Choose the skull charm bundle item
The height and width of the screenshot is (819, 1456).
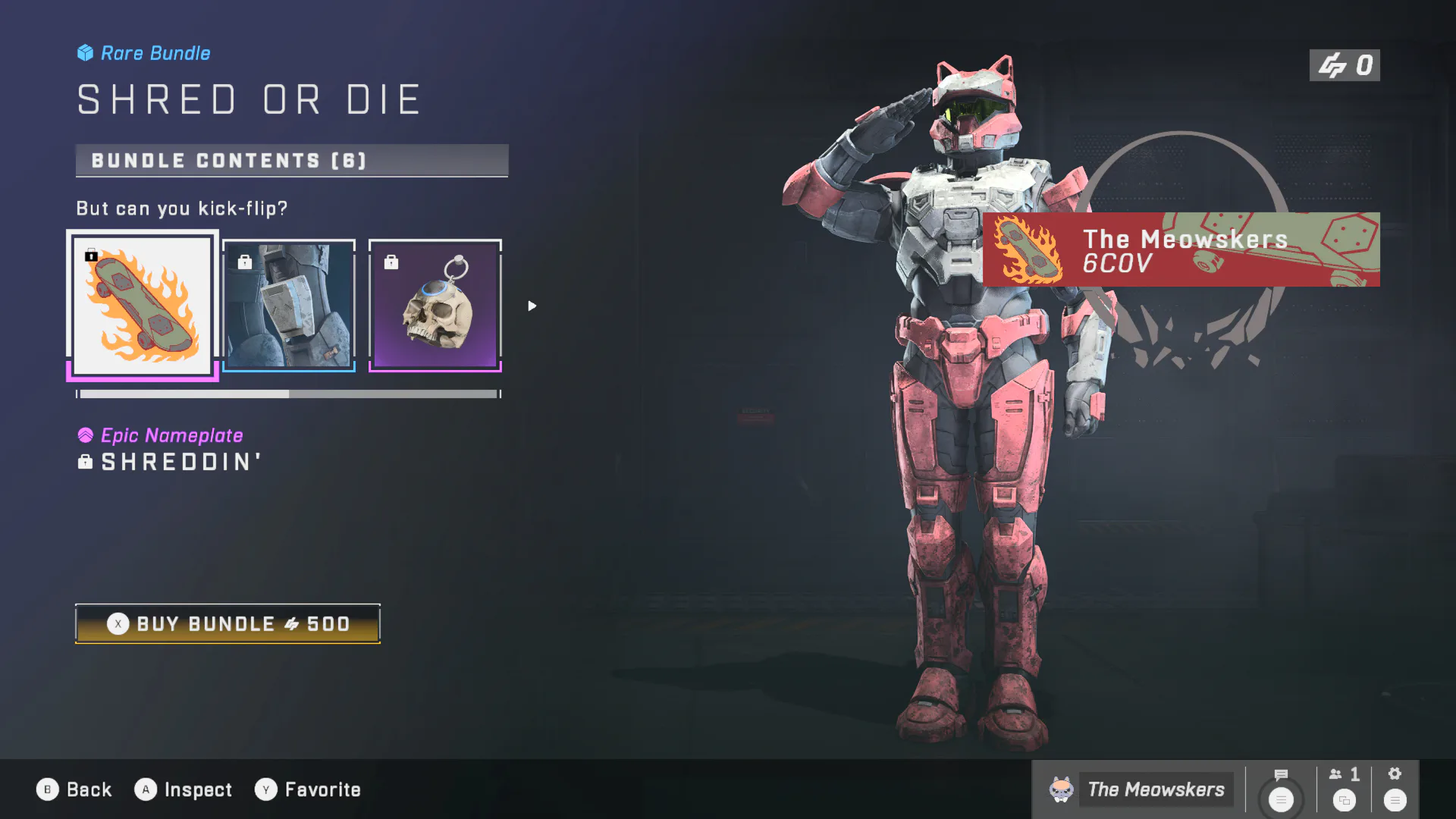click(x=435, y=306)
